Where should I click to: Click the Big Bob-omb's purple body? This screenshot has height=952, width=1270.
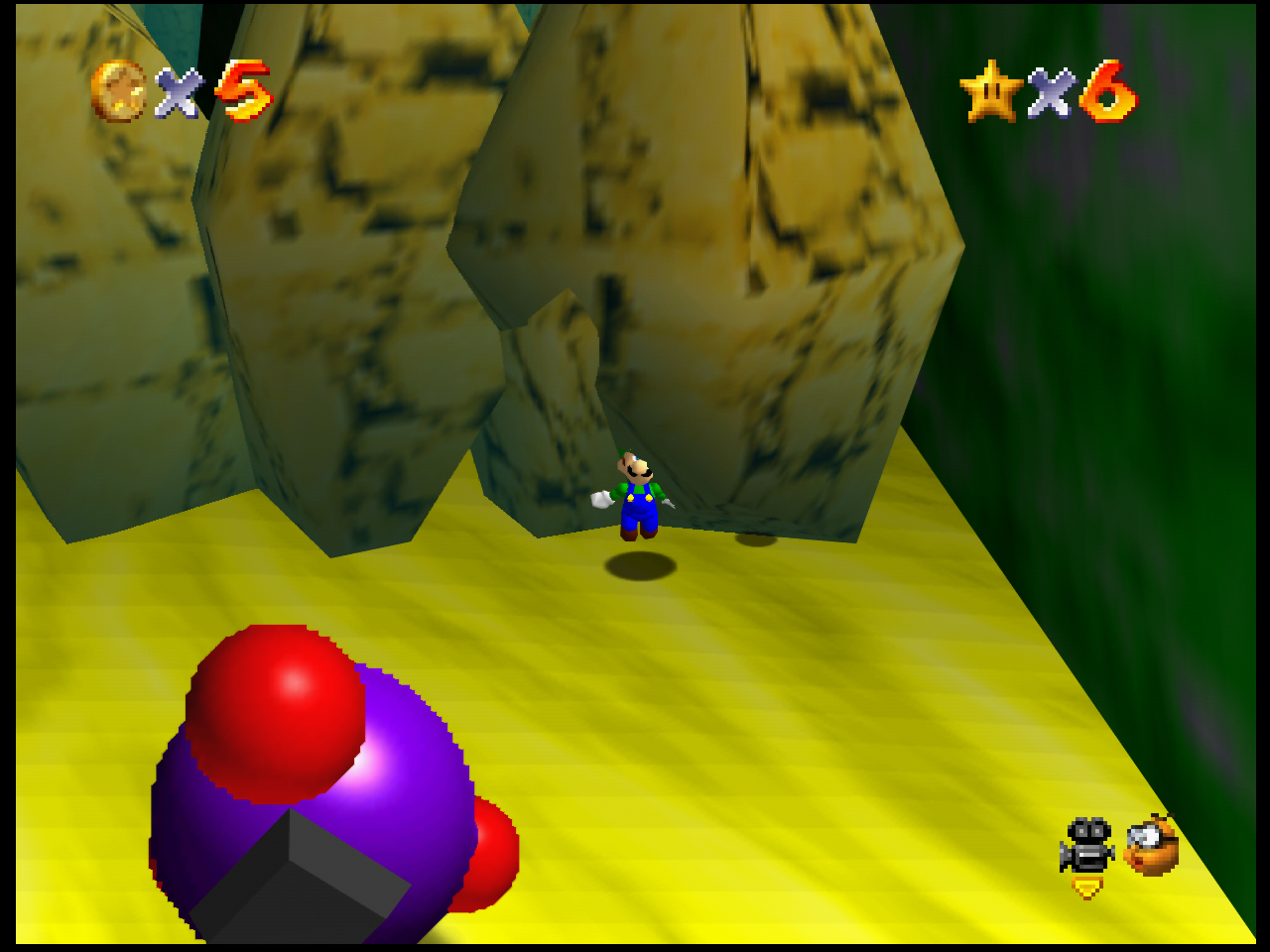[x=397, y=783]
